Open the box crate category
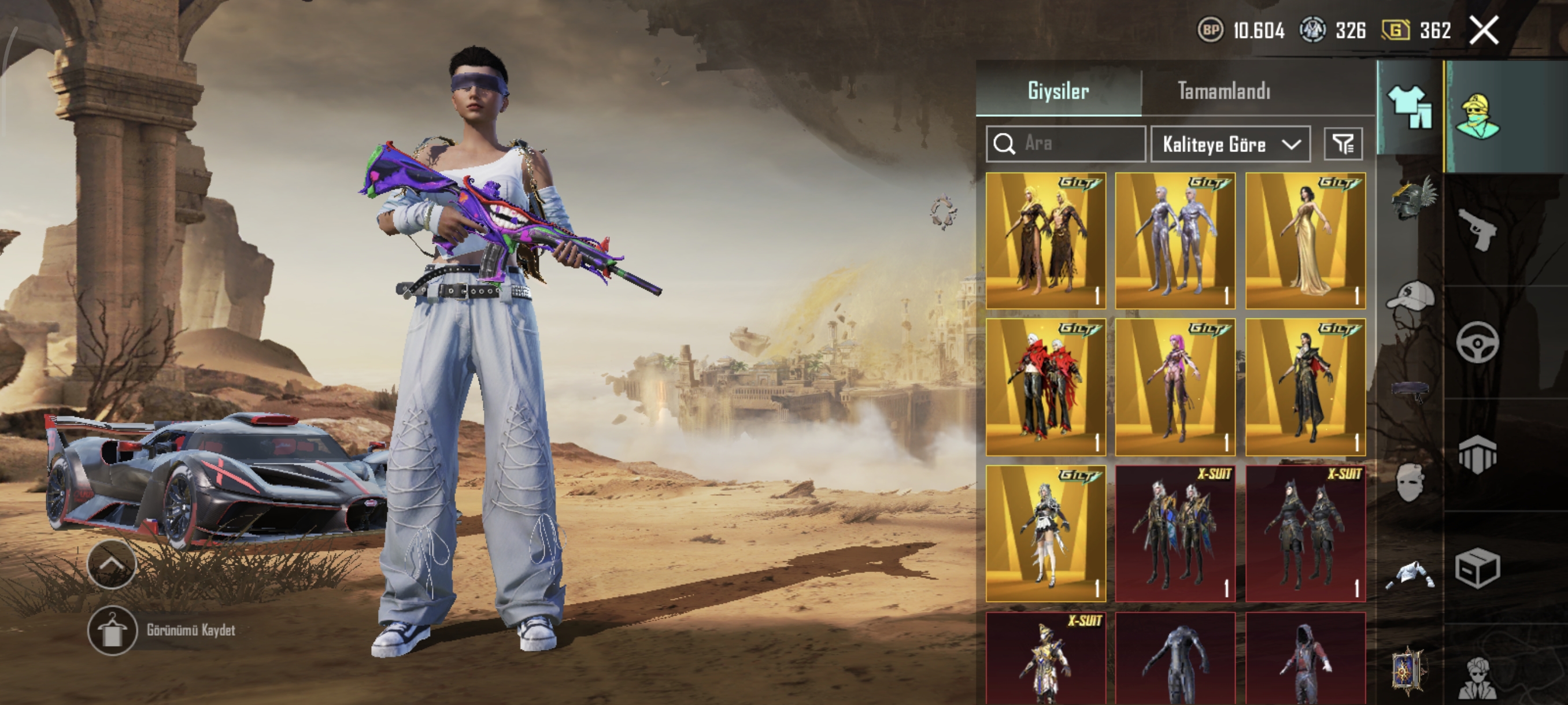Viewport: 1568px width, 705px height. click(x=1477, y=569)
